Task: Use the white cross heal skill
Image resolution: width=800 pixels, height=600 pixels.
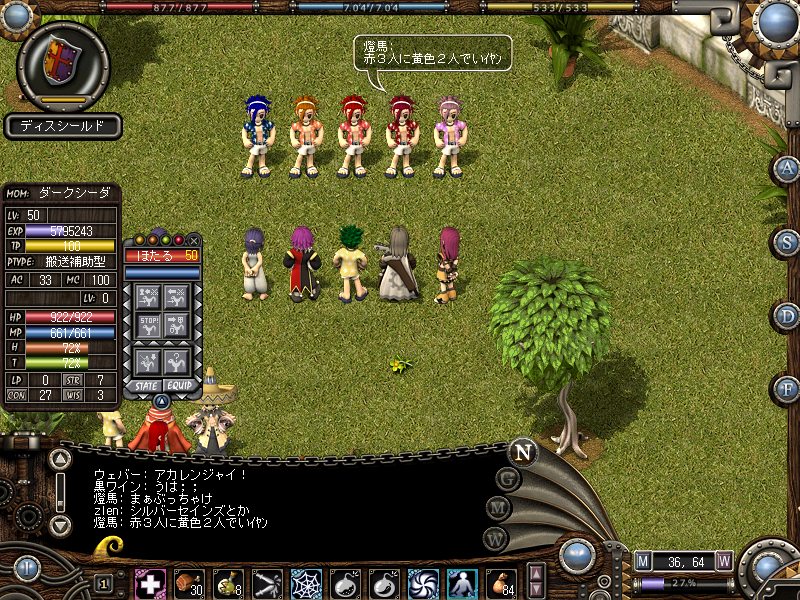Action: [x=150, y=582]
